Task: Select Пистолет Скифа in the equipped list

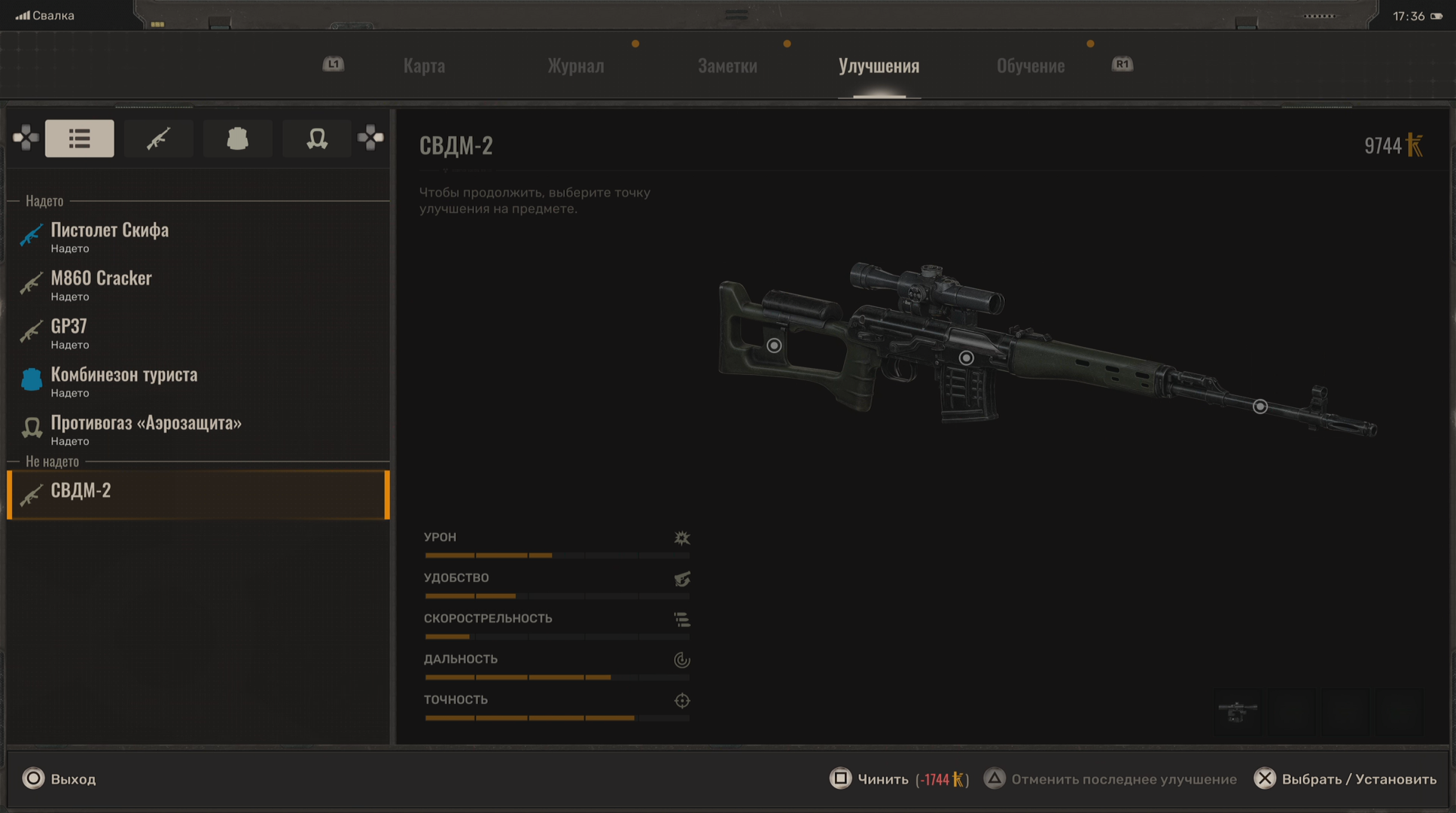Action: tap(110, 236)
